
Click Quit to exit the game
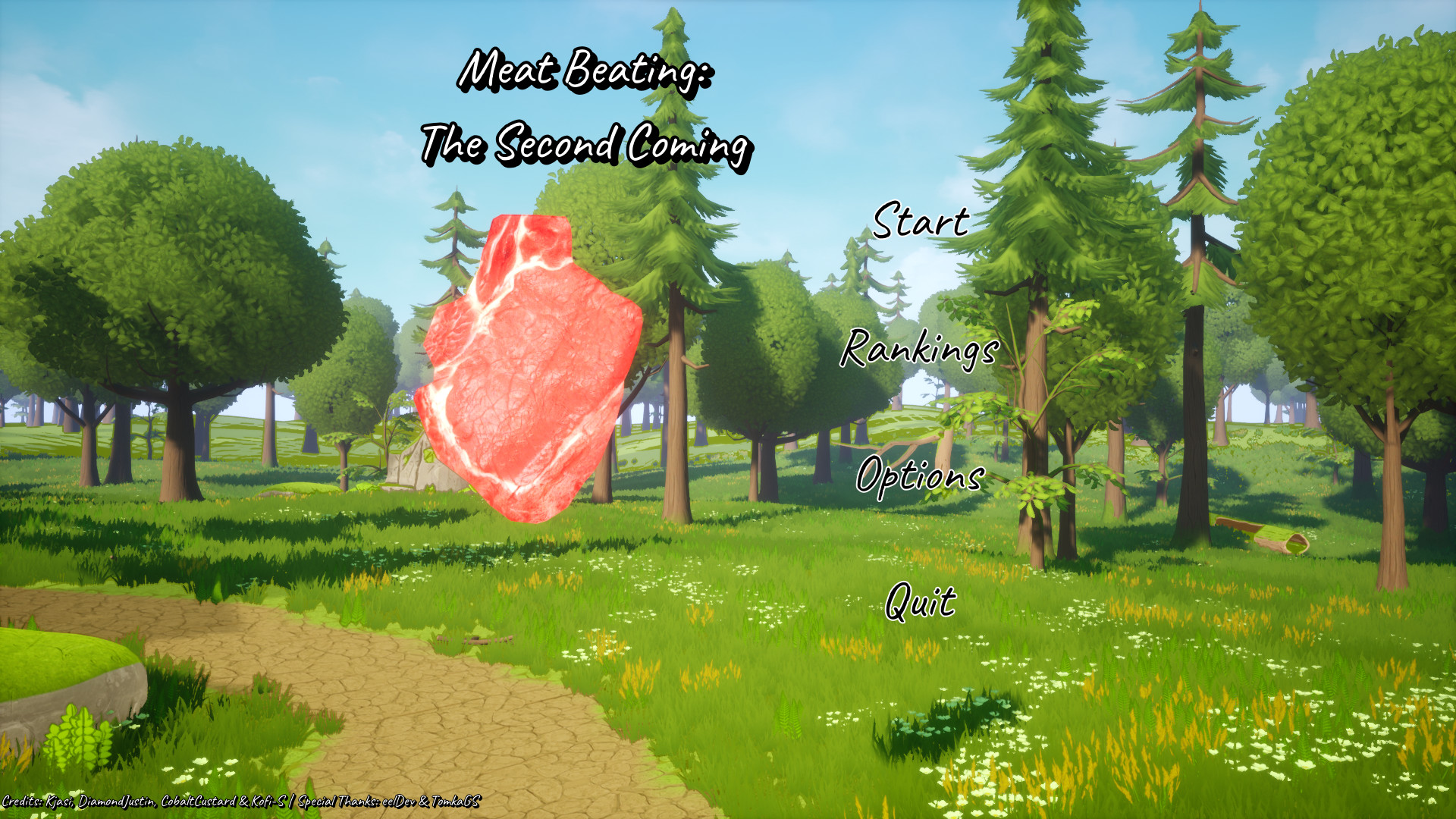point(920,603)
